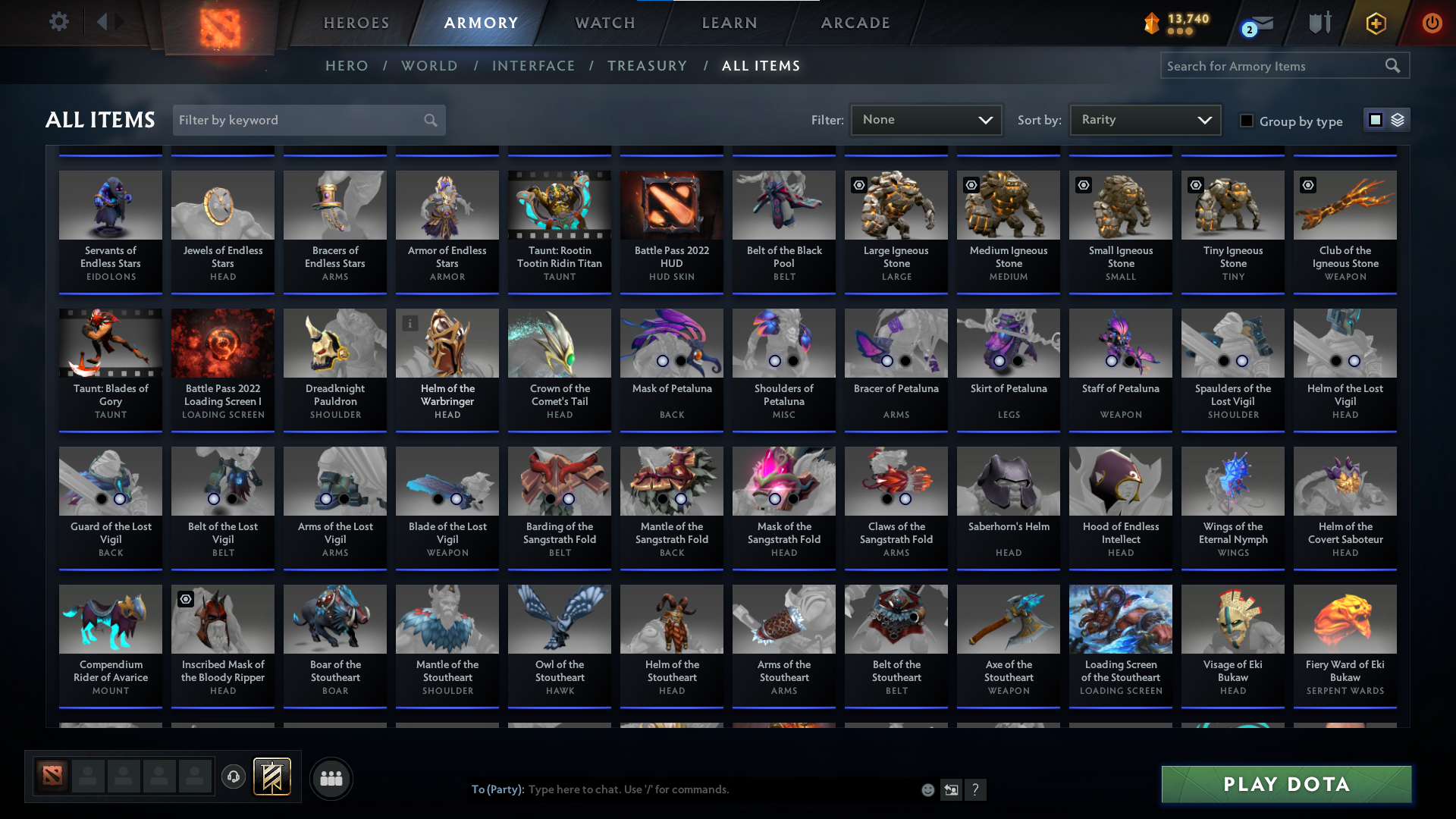
Task: Open the Filter dropdown set to None
Action: 925,119
